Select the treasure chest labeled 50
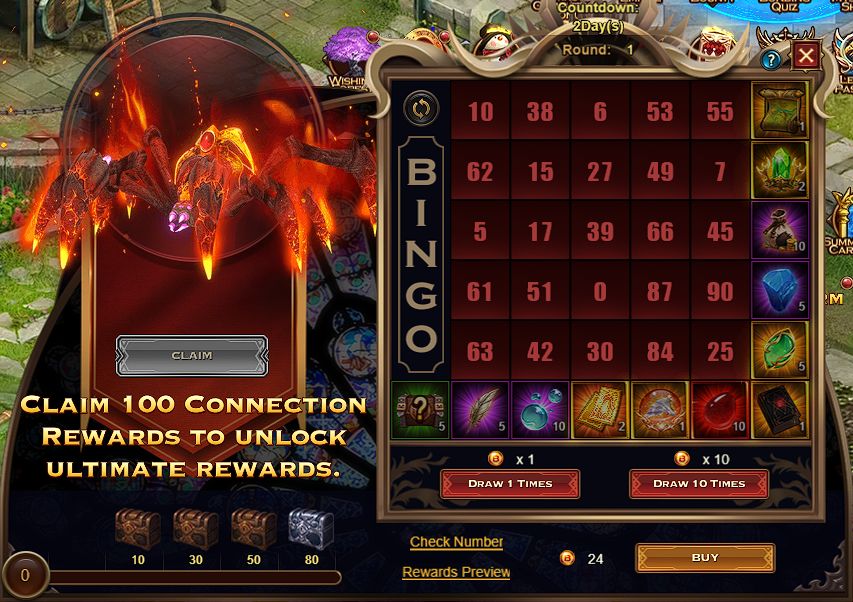Viewport: 853px width, 602px height. point(254,528)
